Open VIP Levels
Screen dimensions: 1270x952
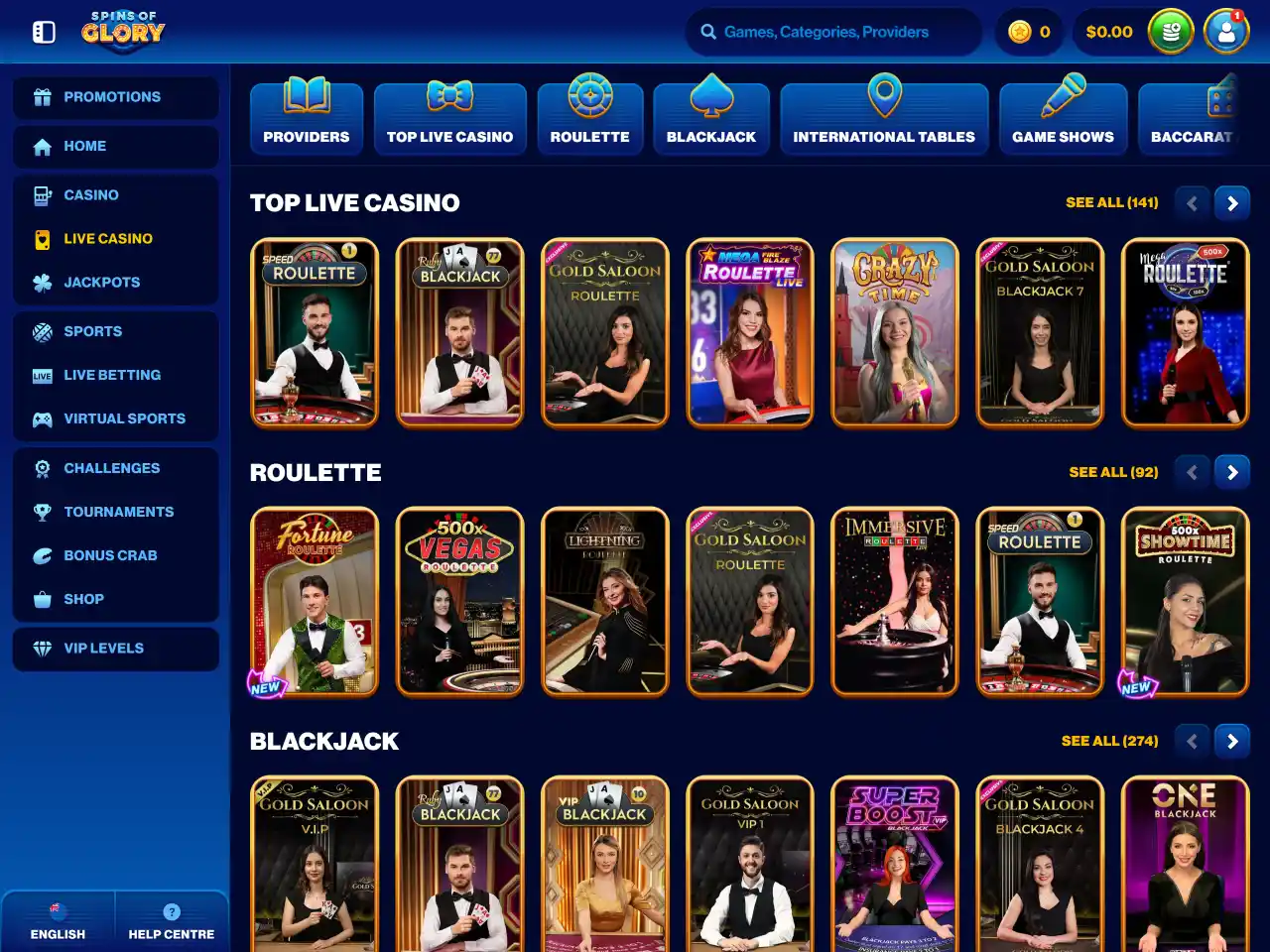(x=103, y=649)
